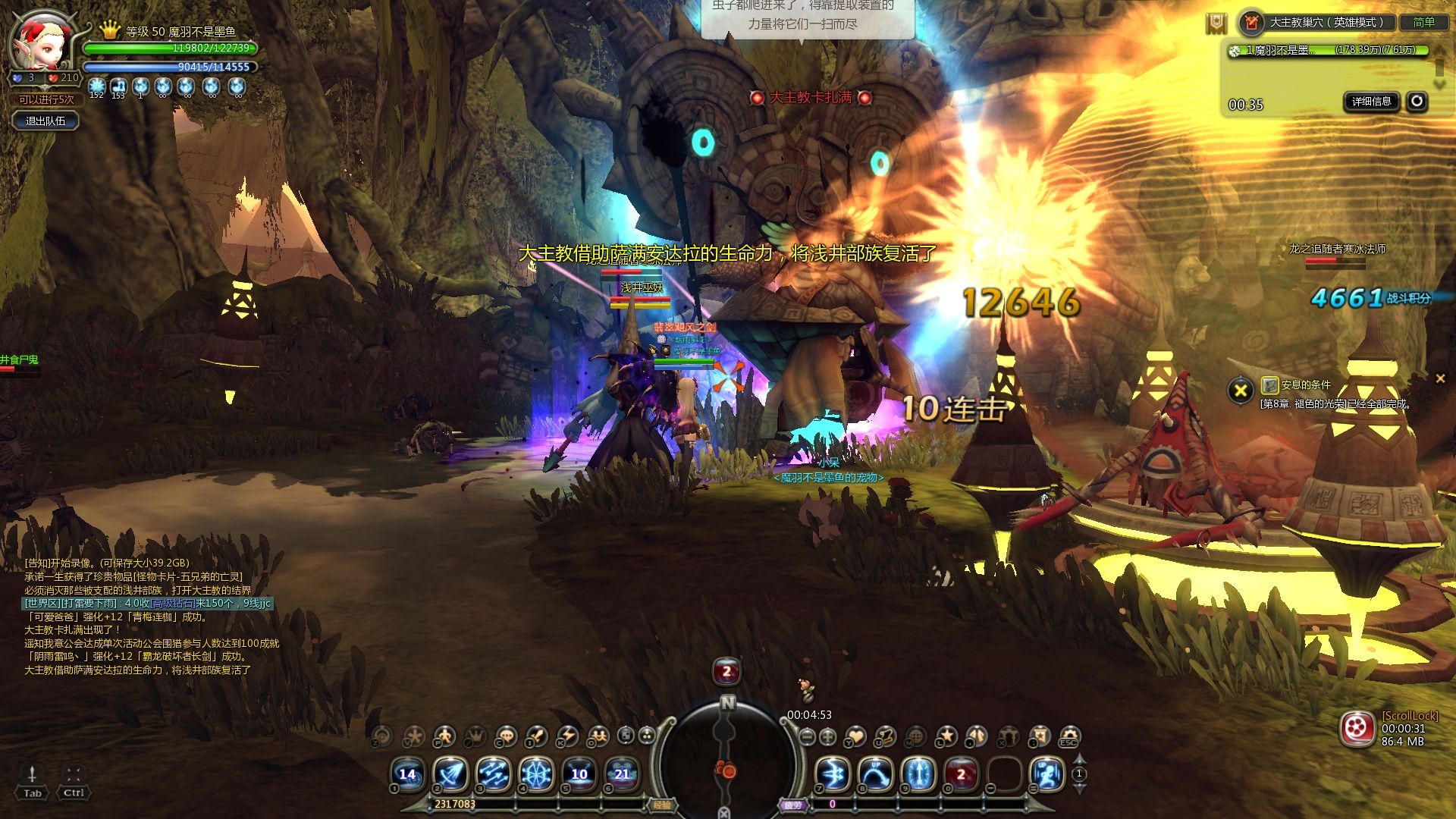1456x819 pixels.
Task: Click the circular refresh arrow button
Action: click(1417, 102)
